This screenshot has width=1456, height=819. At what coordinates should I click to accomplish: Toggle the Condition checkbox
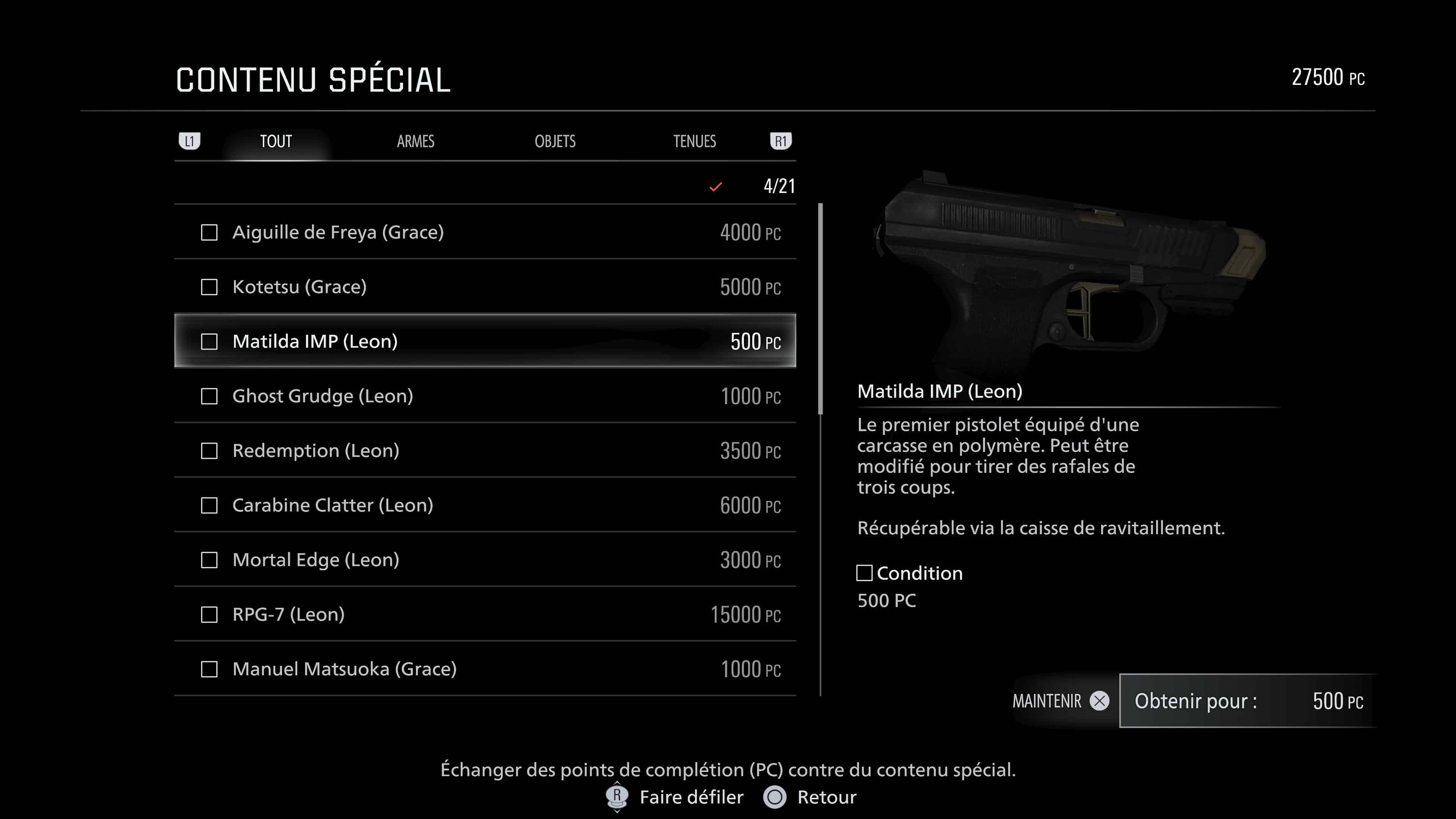click(865, 574)
